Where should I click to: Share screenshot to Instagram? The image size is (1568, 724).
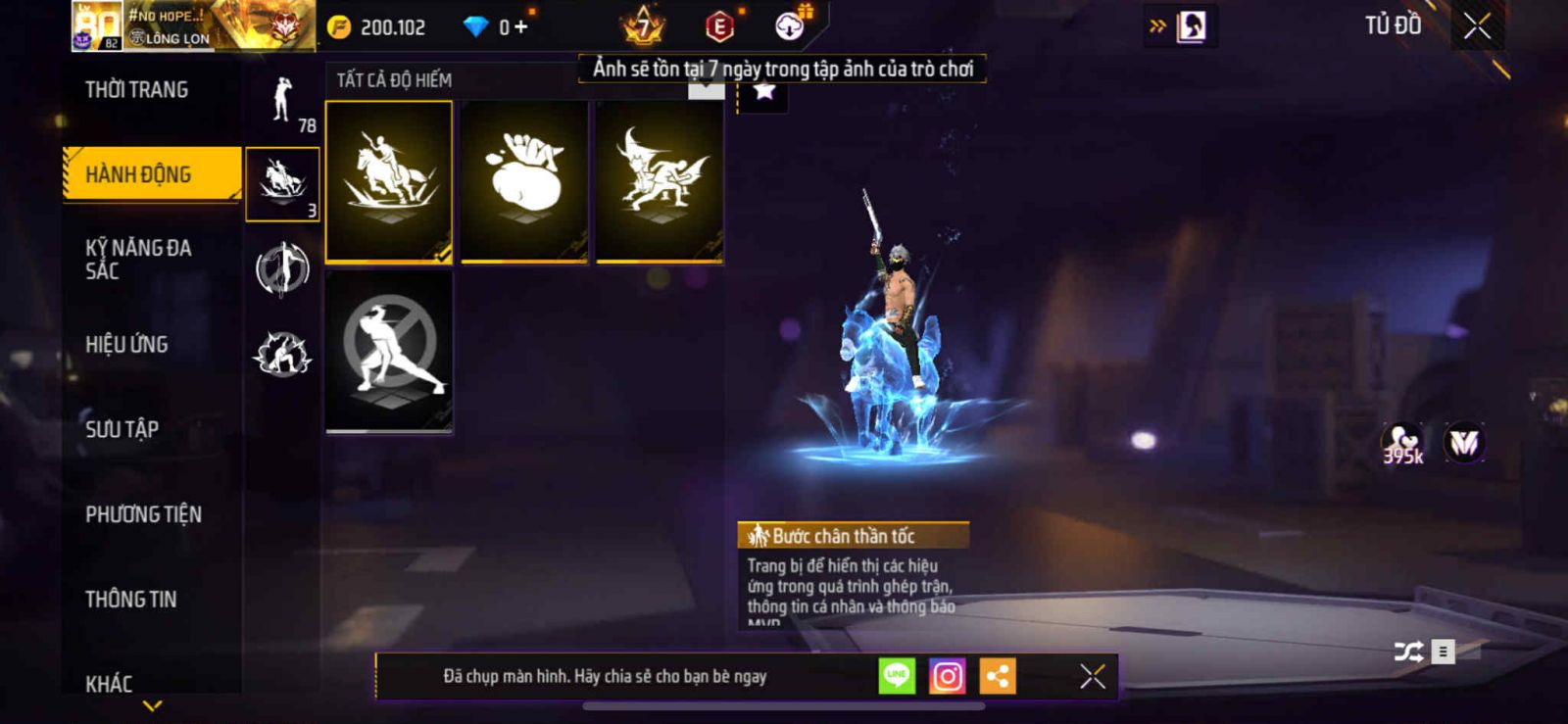947,676
